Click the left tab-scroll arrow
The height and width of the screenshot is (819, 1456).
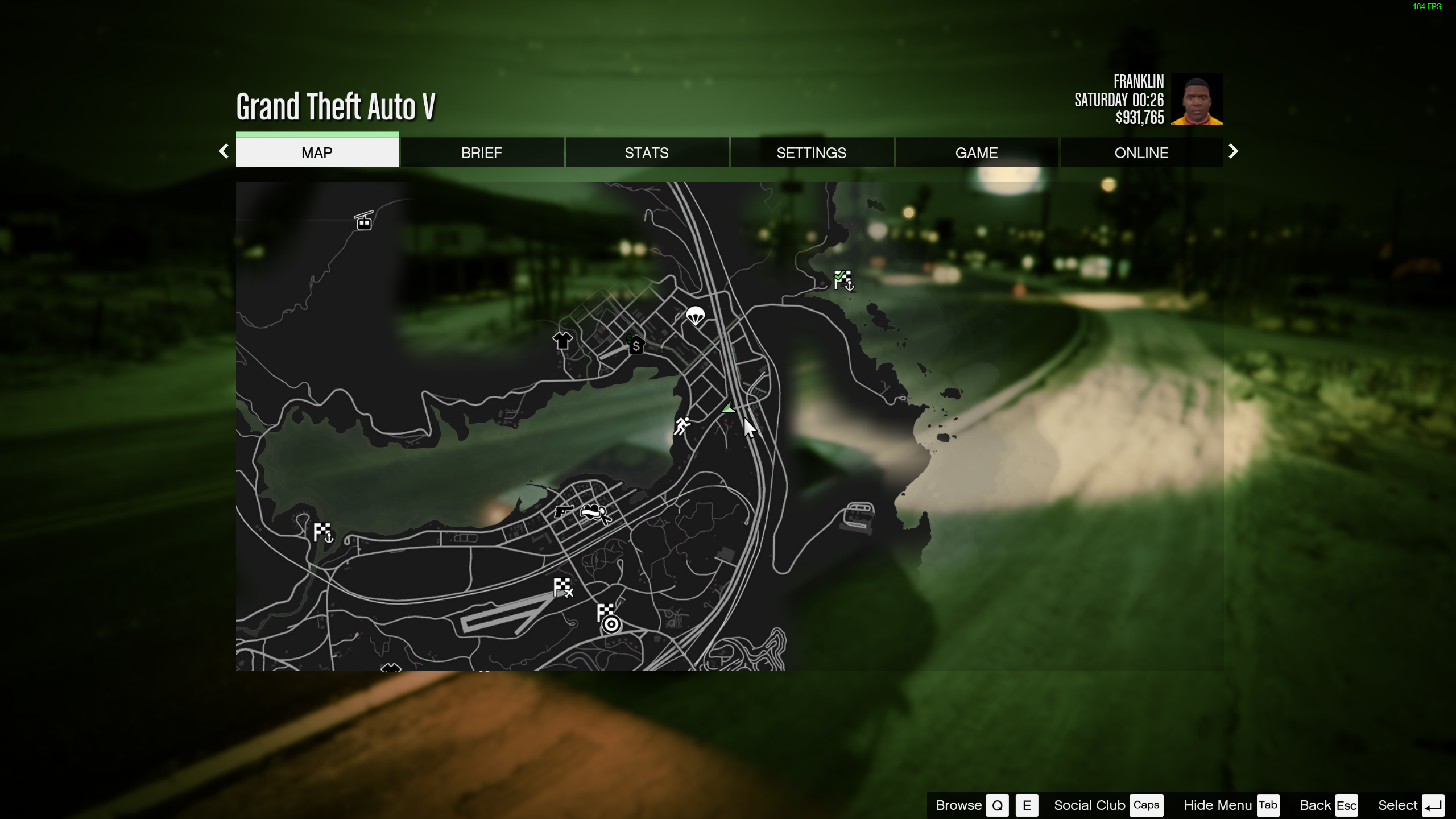tap(224, 151)
